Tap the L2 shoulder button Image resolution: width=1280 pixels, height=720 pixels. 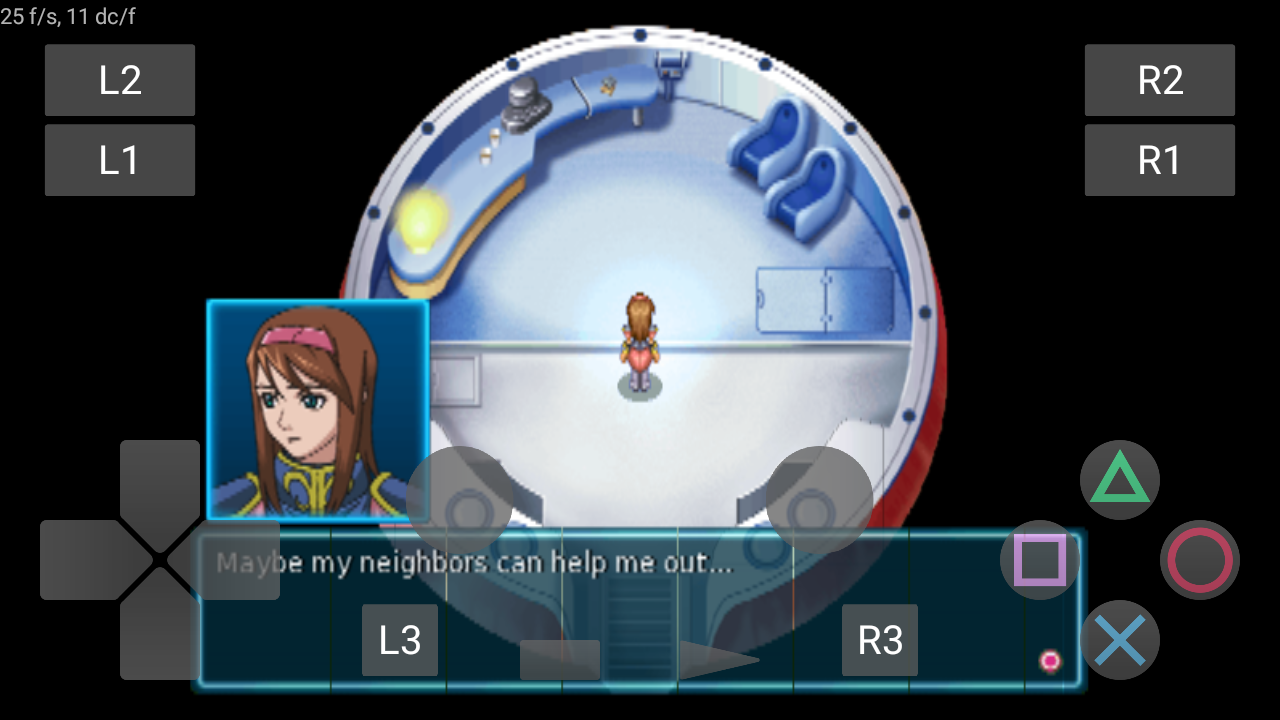[x=120, y=80]
